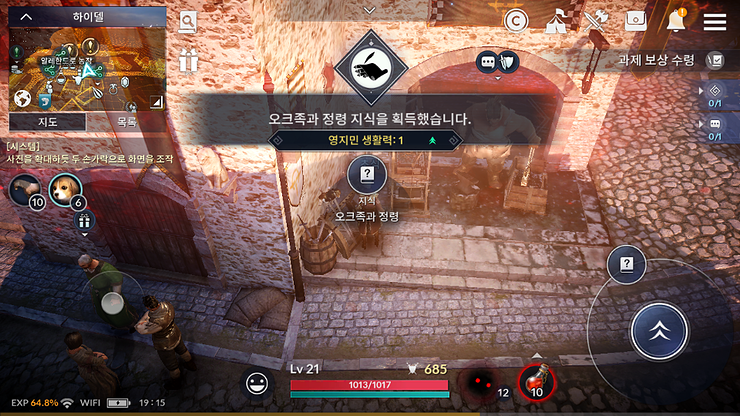Image resolution: width=740 pixels, height=416 pixels.
Task: Open the smiley emote button
Action: click(x=259, y=383)
